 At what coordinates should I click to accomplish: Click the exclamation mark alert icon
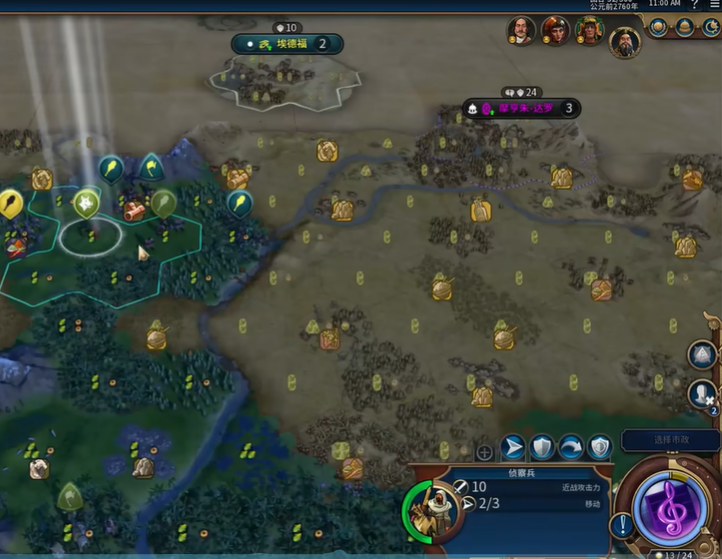623,524
